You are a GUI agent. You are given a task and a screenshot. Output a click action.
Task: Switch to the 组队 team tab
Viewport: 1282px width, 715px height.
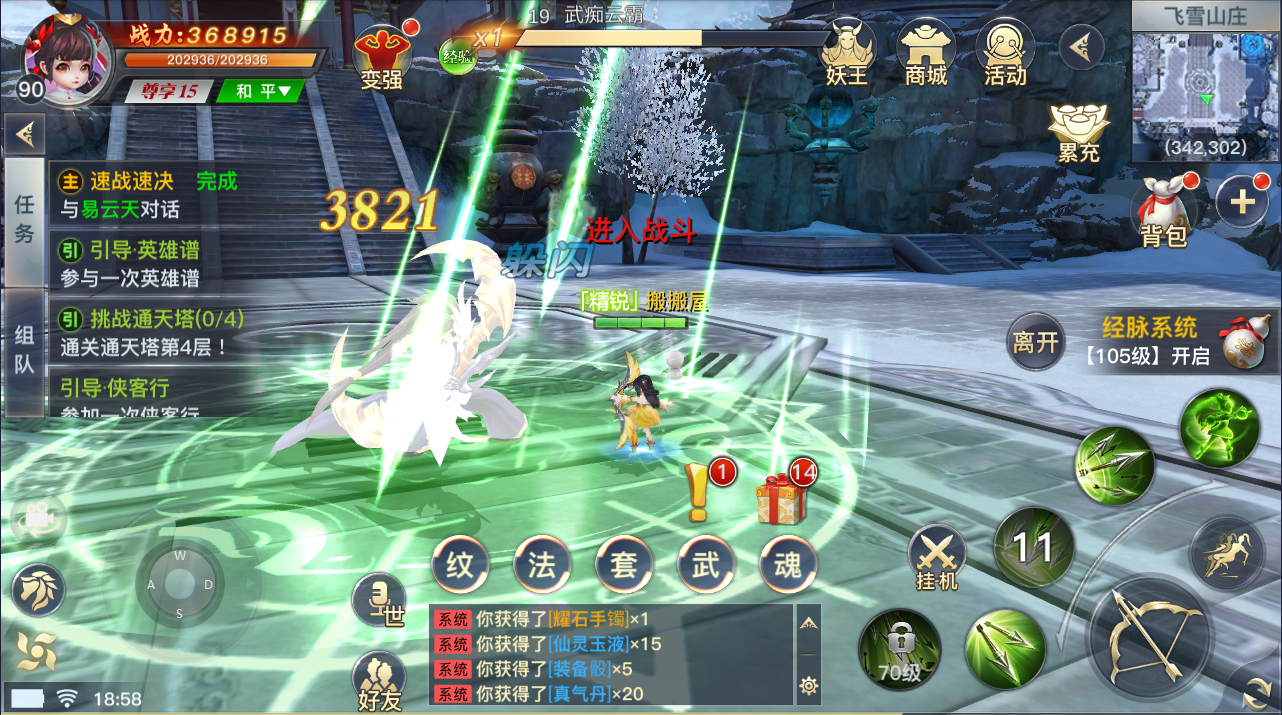pos(24,350)
